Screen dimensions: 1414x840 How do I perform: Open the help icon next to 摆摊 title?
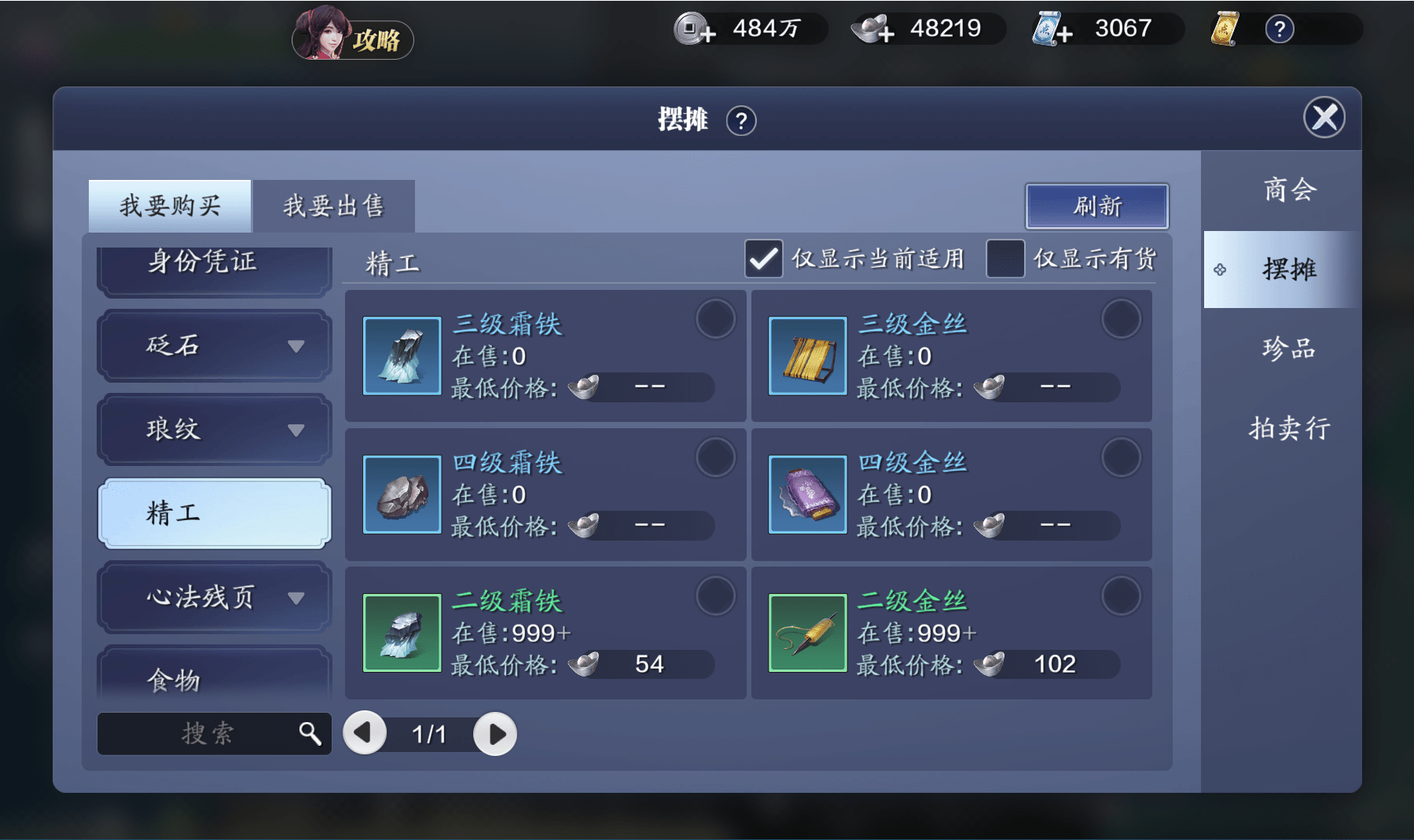[742, 121]
